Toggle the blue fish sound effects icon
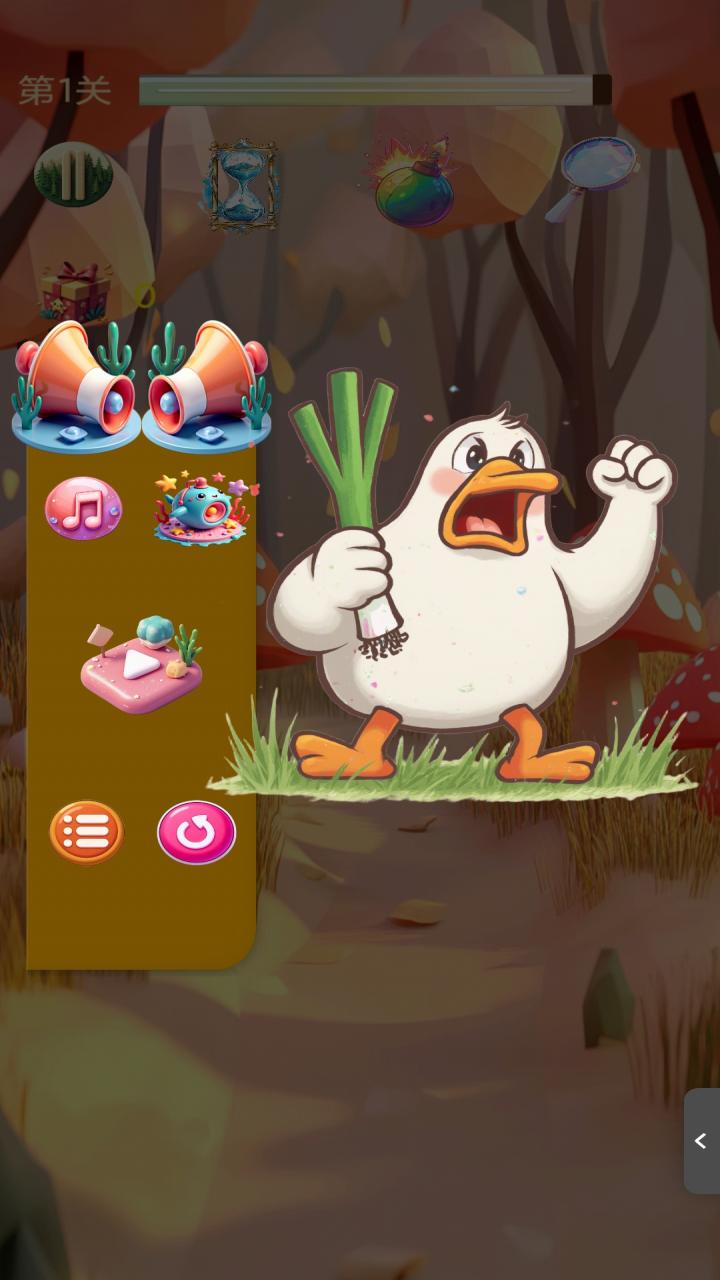Screen dimensions: 720x1280 [203, 508]
